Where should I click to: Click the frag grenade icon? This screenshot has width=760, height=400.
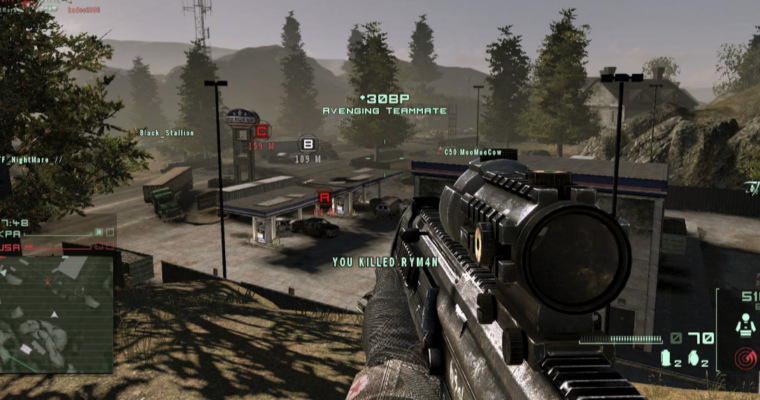pos(692,359)
